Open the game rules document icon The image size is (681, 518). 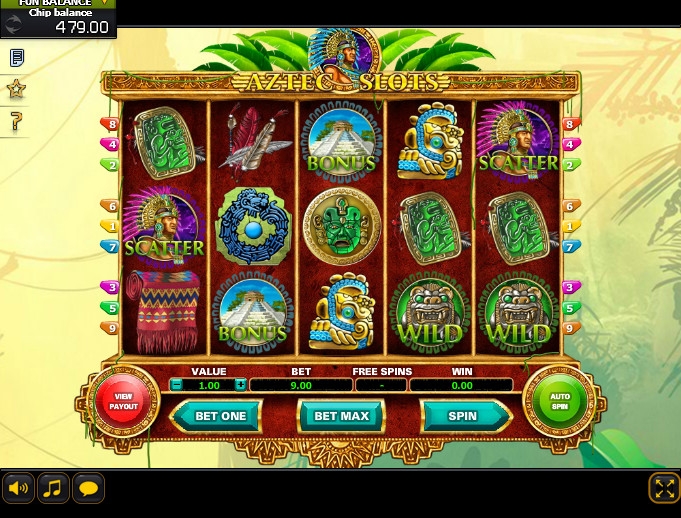[x=16, y=58]
